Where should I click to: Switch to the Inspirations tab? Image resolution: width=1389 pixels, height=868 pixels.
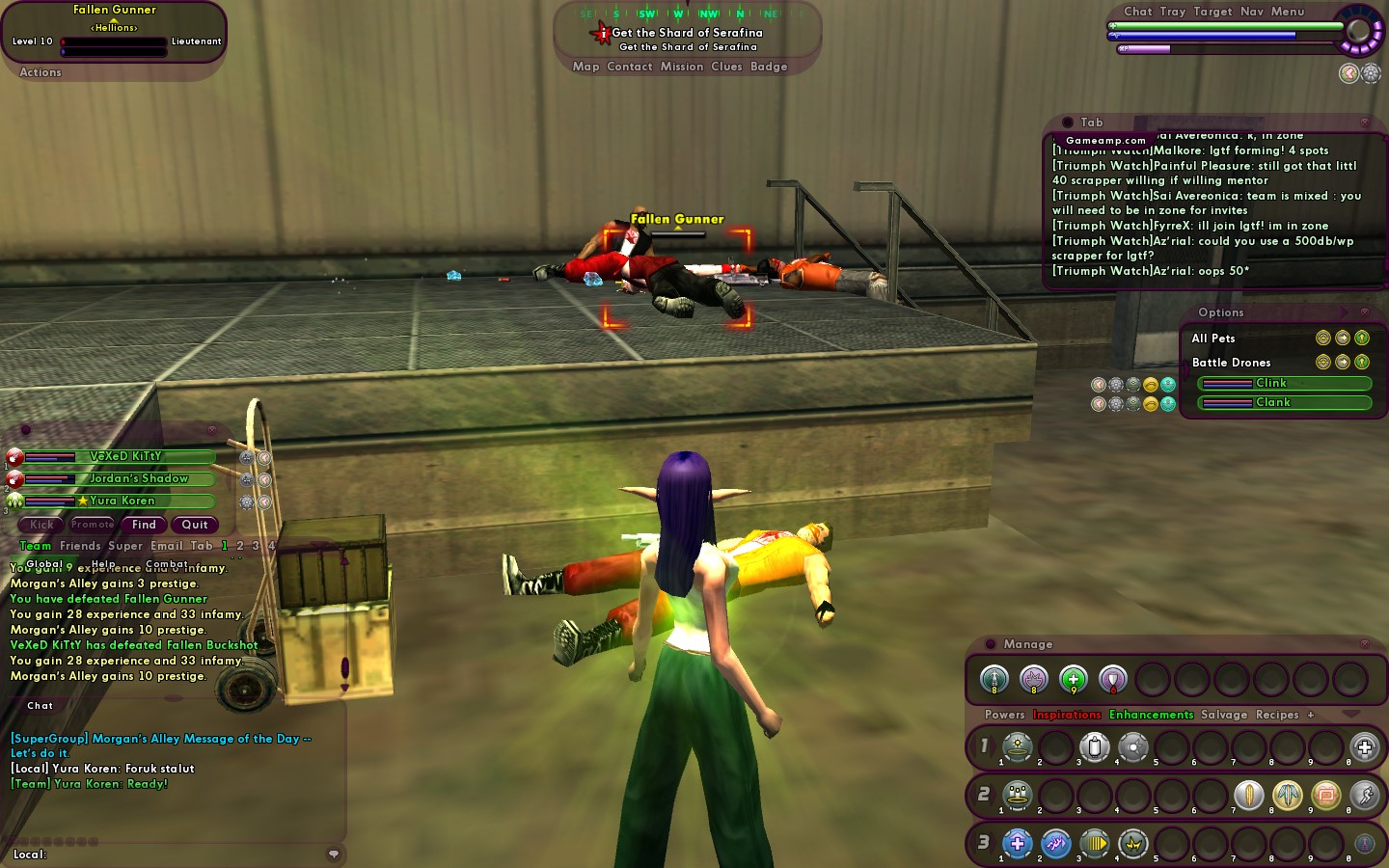[1067, 715]
